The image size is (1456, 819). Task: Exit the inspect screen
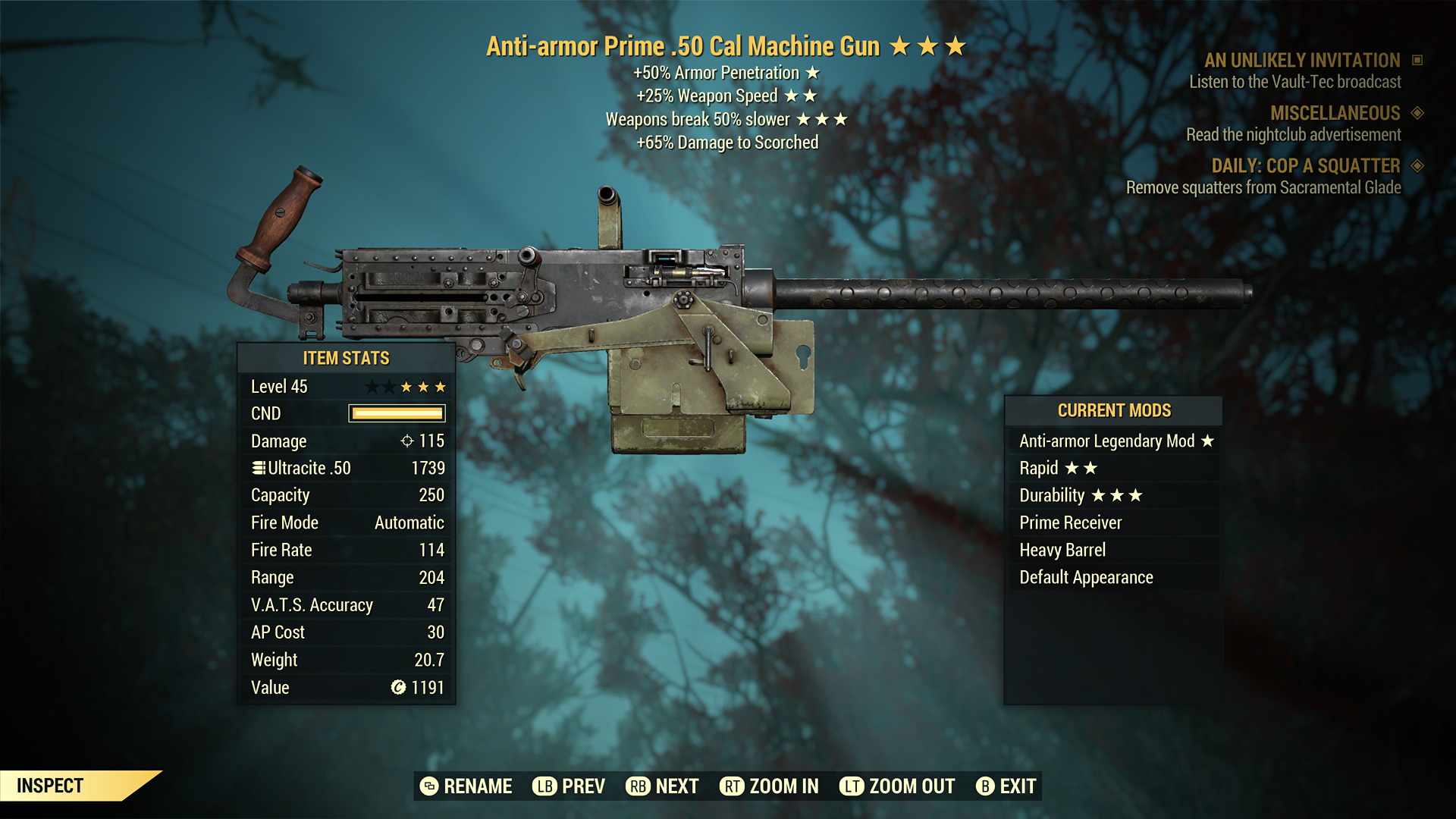pos(1006,786)
